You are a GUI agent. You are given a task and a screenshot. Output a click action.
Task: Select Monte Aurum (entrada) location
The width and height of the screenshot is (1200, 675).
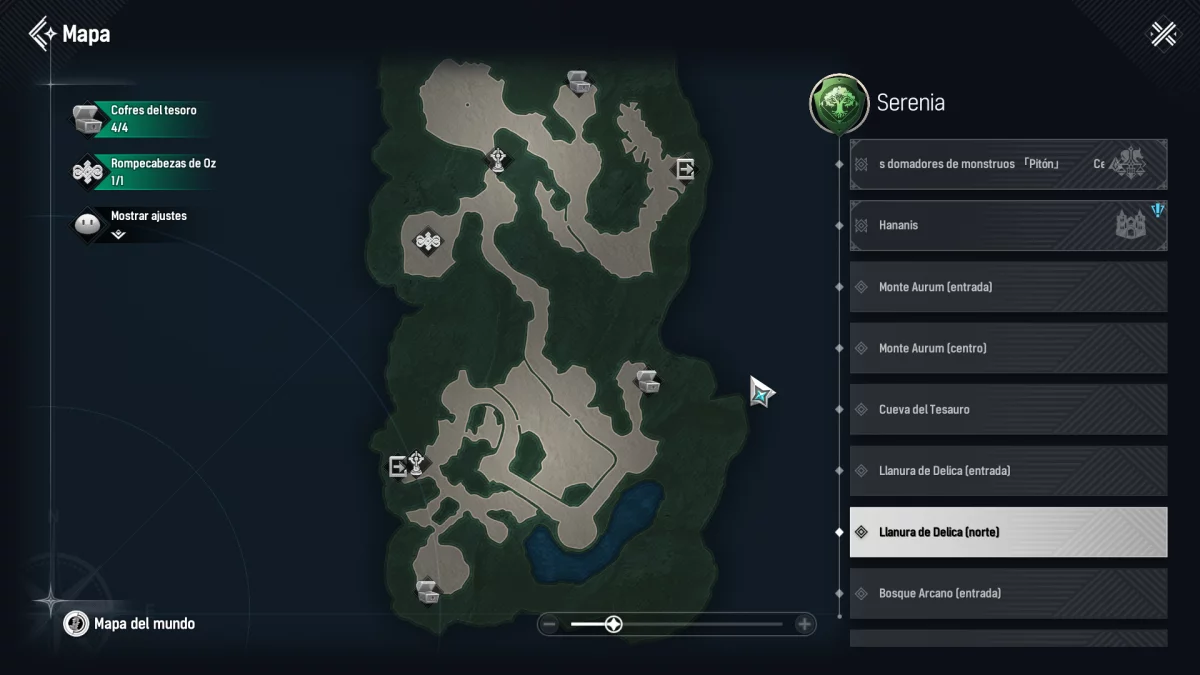pyautogui.click(x=1008, y=287)
